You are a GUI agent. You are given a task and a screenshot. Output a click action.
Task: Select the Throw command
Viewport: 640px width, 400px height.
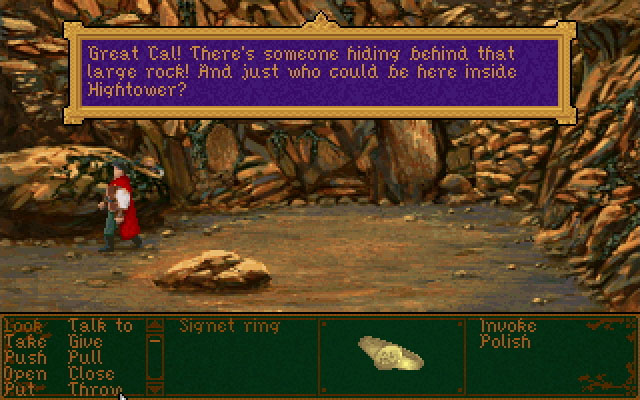pos(94,388)
